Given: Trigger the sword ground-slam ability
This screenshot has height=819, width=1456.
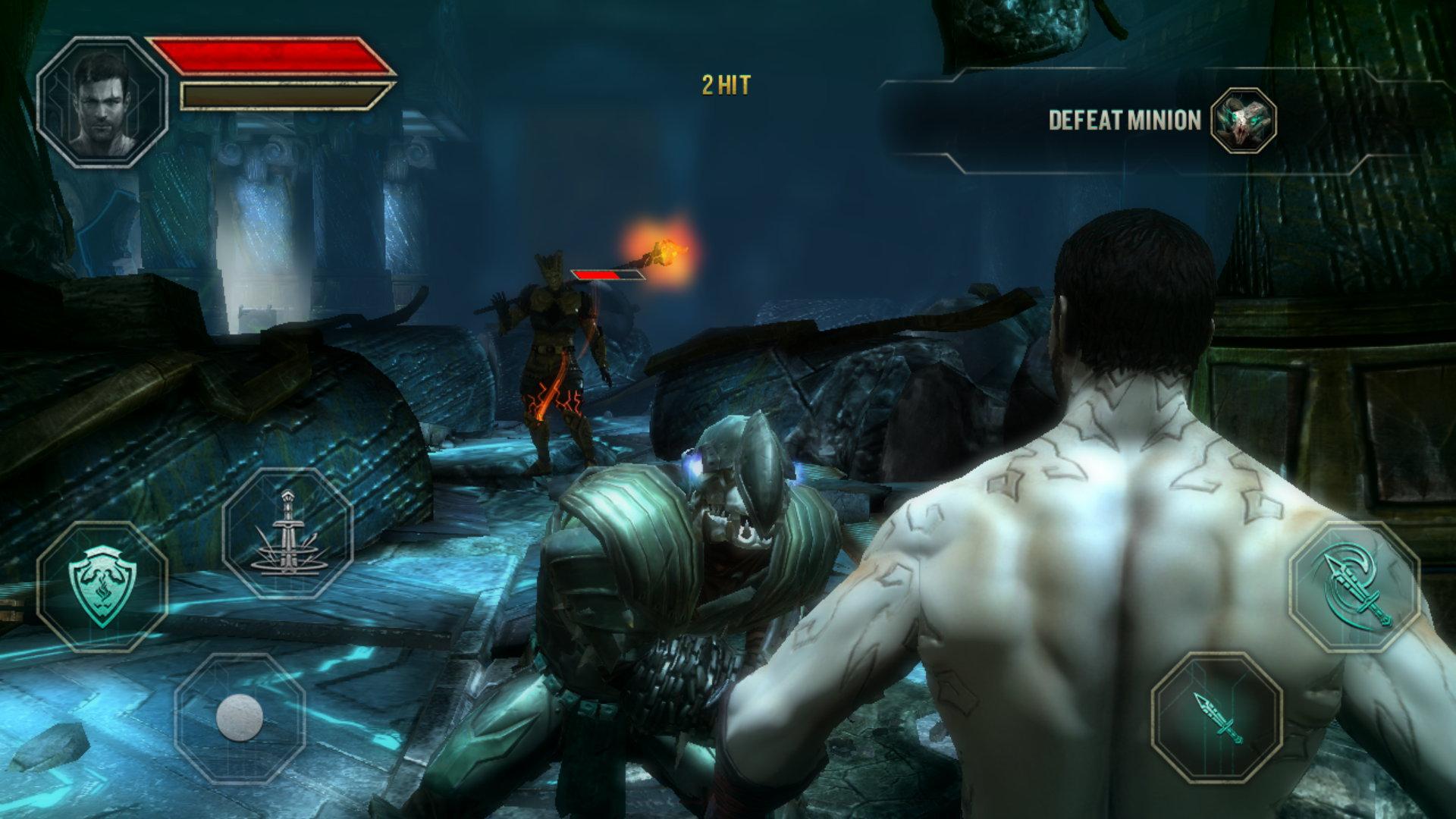Looking at the screenshot, I should click(287, 534).
